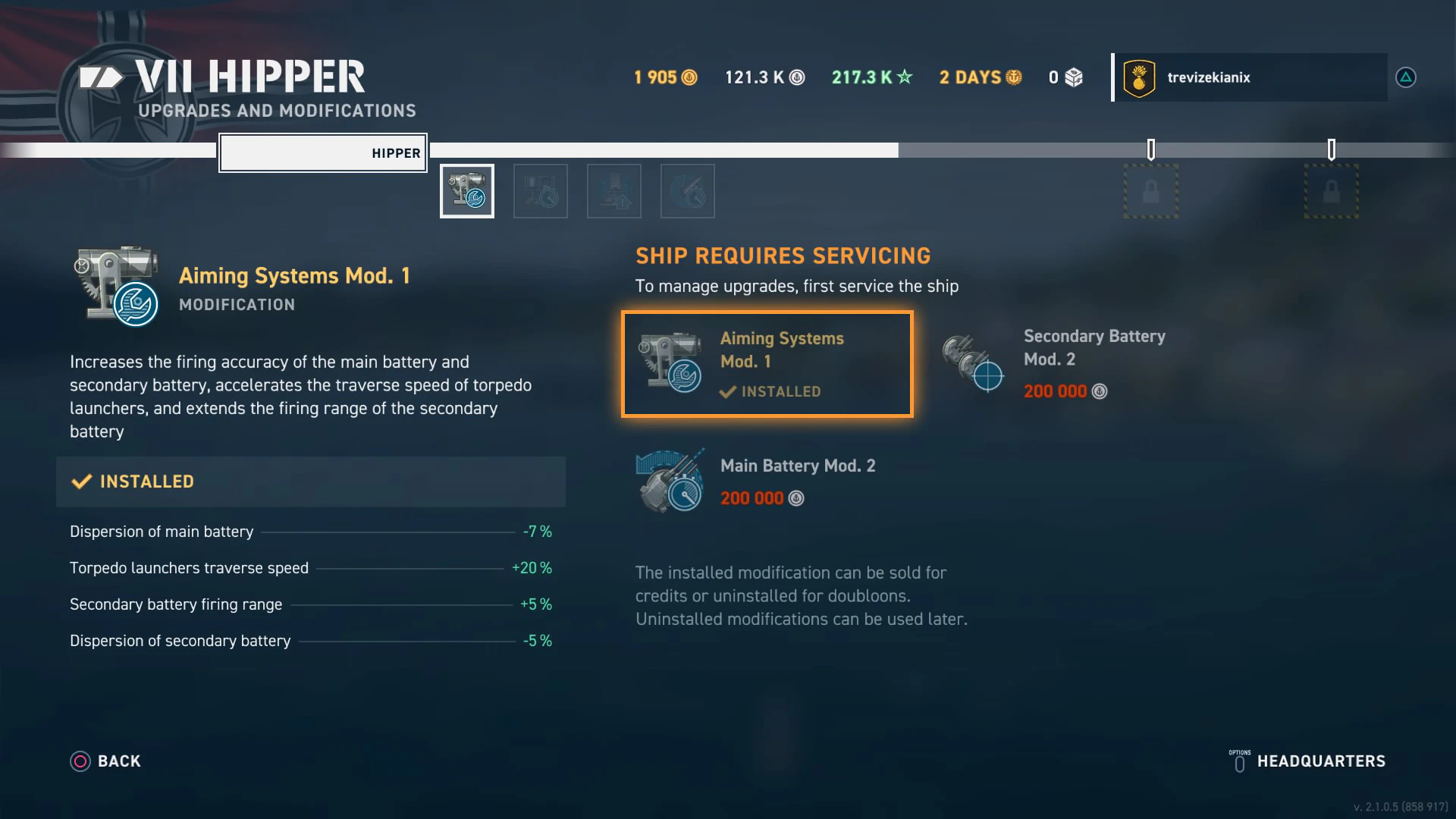This screenshot has height=819, width=1456.
Task: Open the 2 DAYS premium account timer
Action: click(x=981, y=77)
